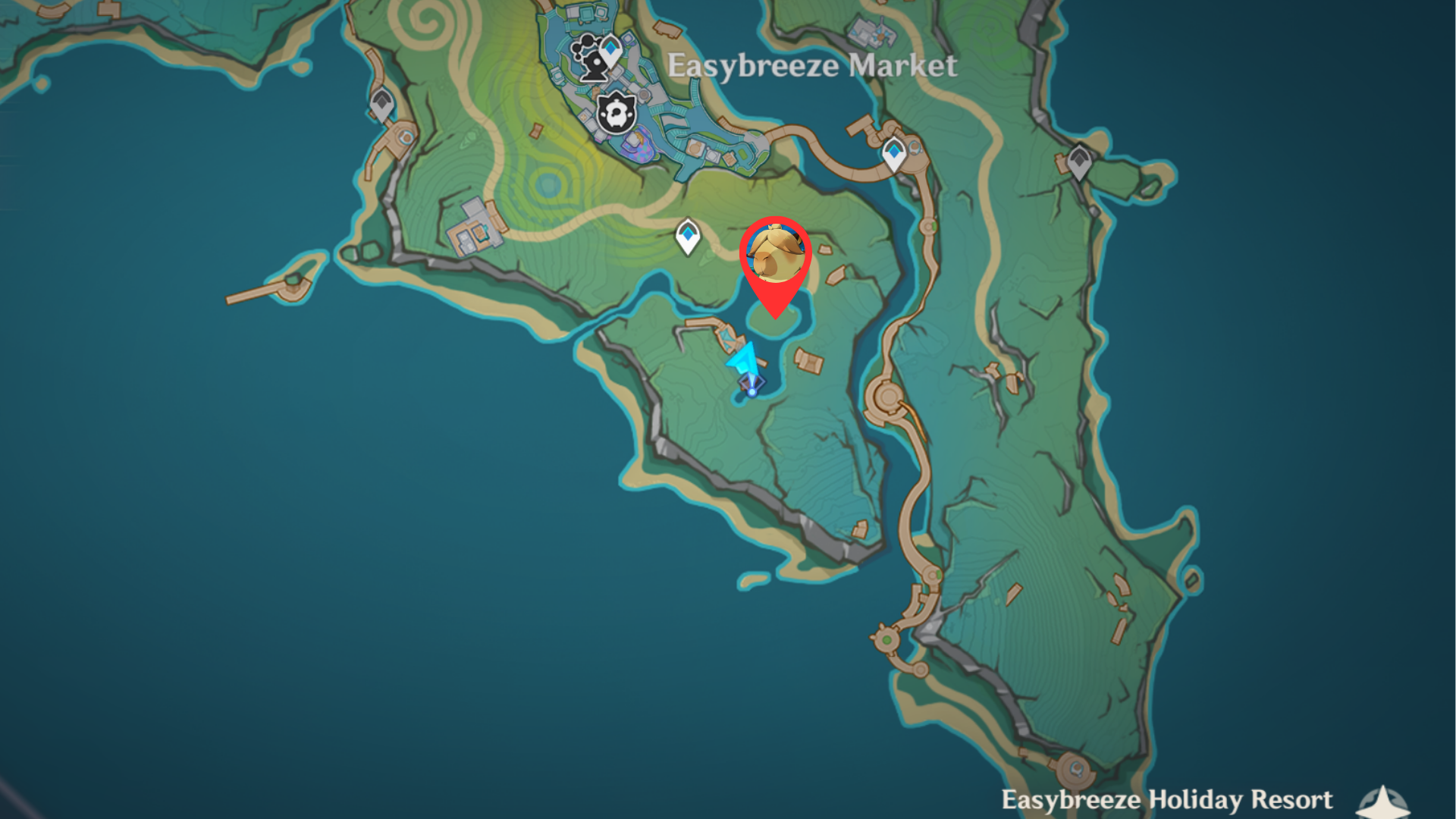Pick the teleport waypoint at the bridge road
The height and width of the screenshot is (819, 1456).
pos(894,154)
